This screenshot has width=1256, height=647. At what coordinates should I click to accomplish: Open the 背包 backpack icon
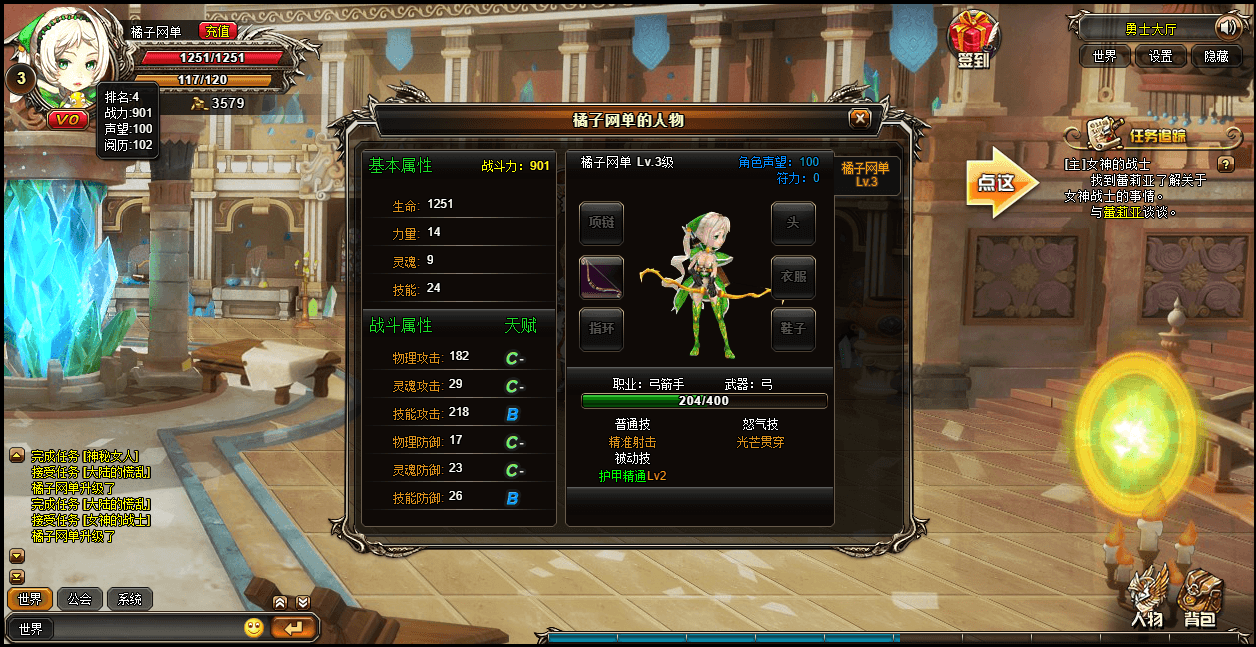1199,598
